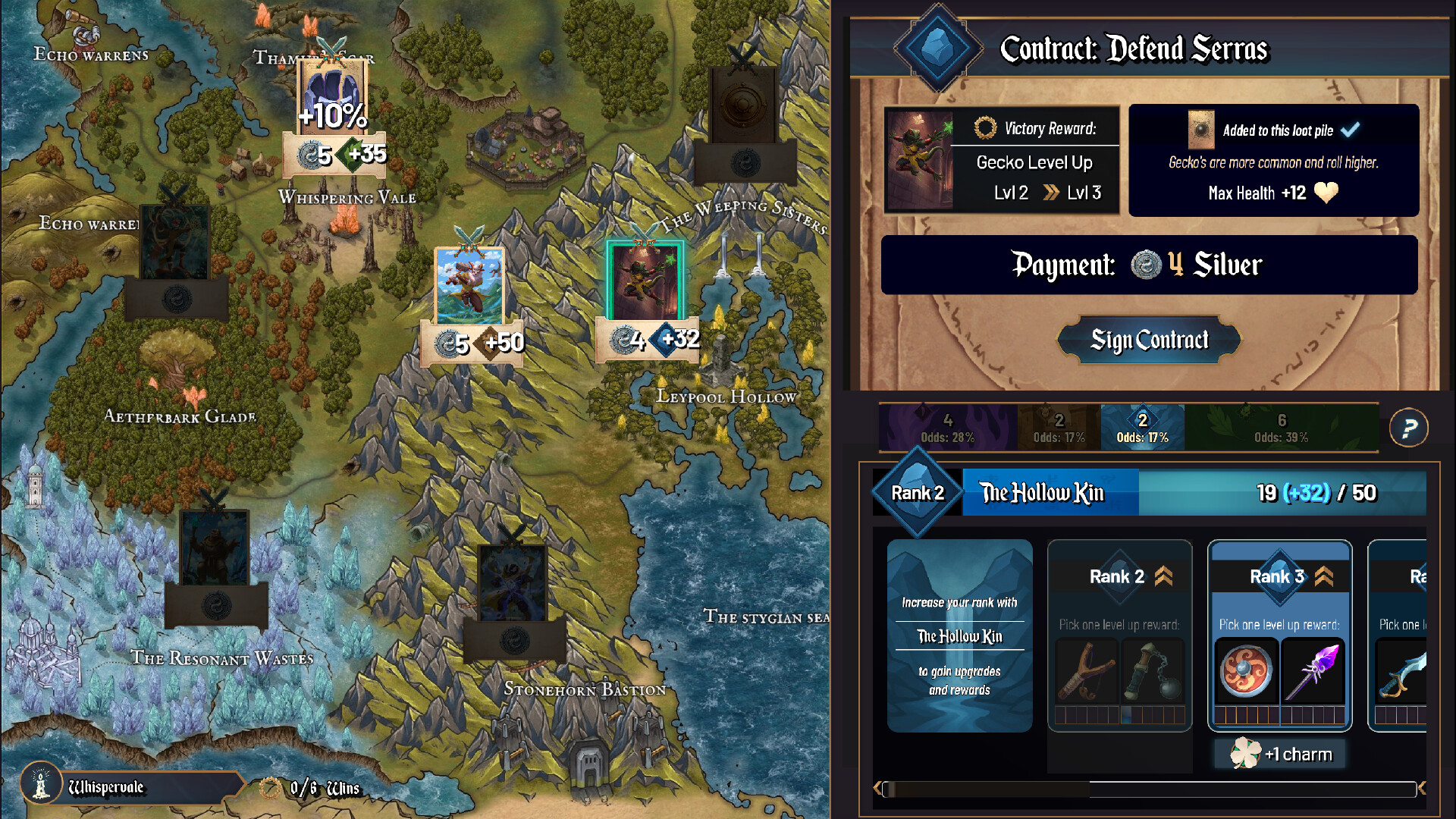This screenshot has width=1456, height=819.
Task: Select the ball-and-chain flail reward
Action: point(1153,671)
